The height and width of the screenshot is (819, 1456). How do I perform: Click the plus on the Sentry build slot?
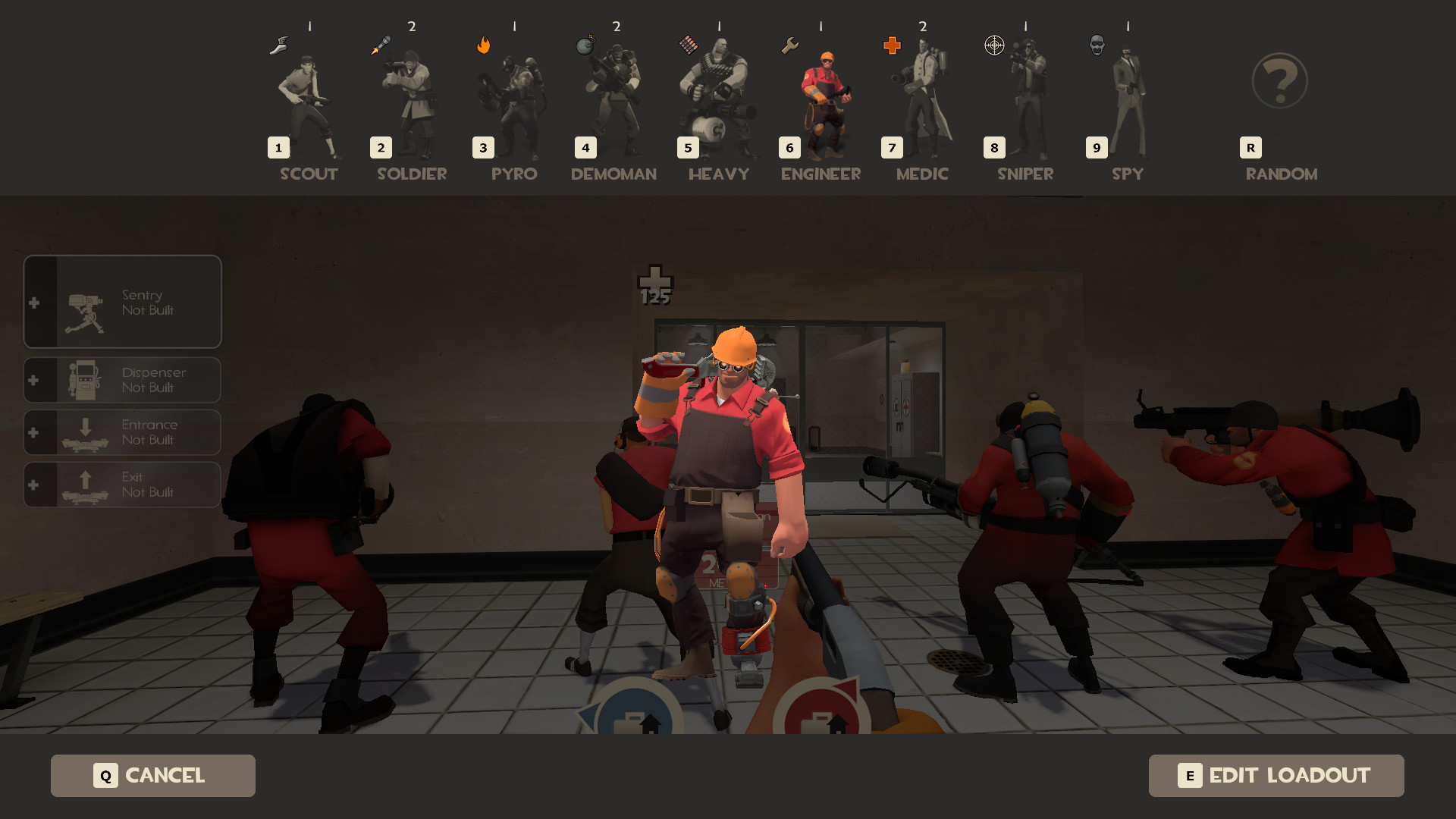(x=33, y=301)
